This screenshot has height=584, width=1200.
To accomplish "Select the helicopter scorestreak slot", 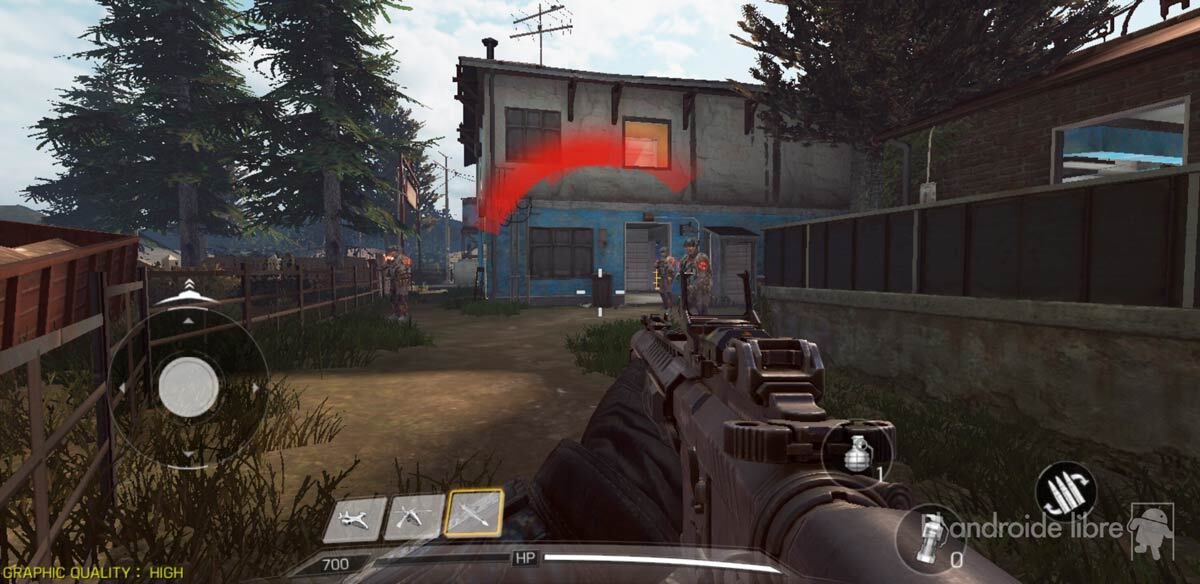I will [x=415, y=518].
